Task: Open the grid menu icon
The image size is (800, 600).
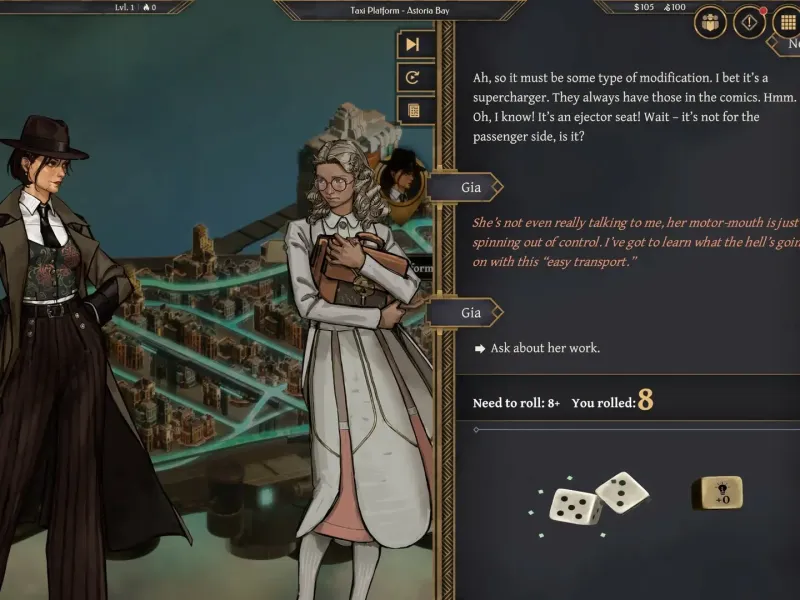Action: click(x=788, y=22)
